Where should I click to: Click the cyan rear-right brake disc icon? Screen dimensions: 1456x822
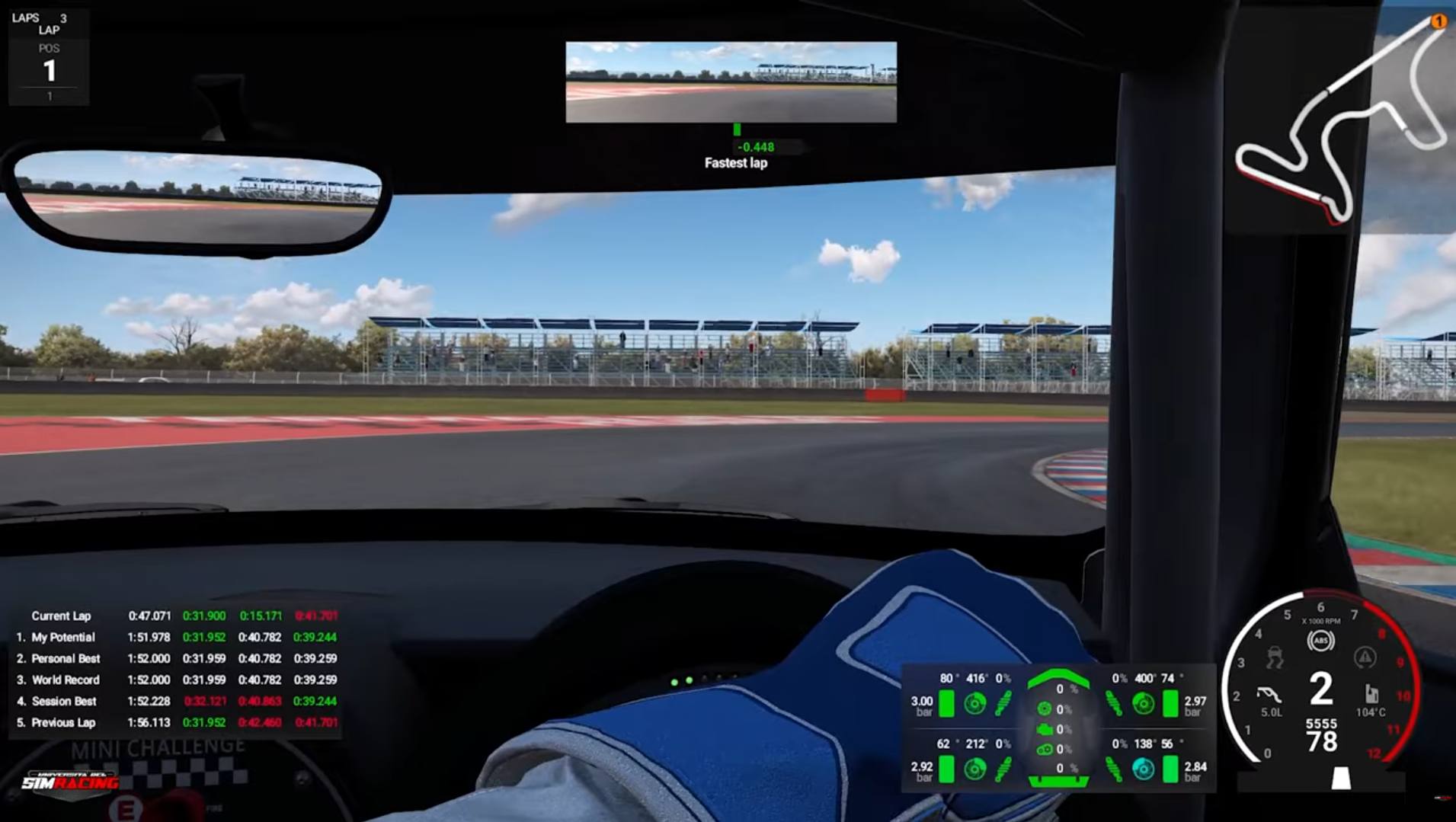pyautogui.click(x=1142, y=767)
